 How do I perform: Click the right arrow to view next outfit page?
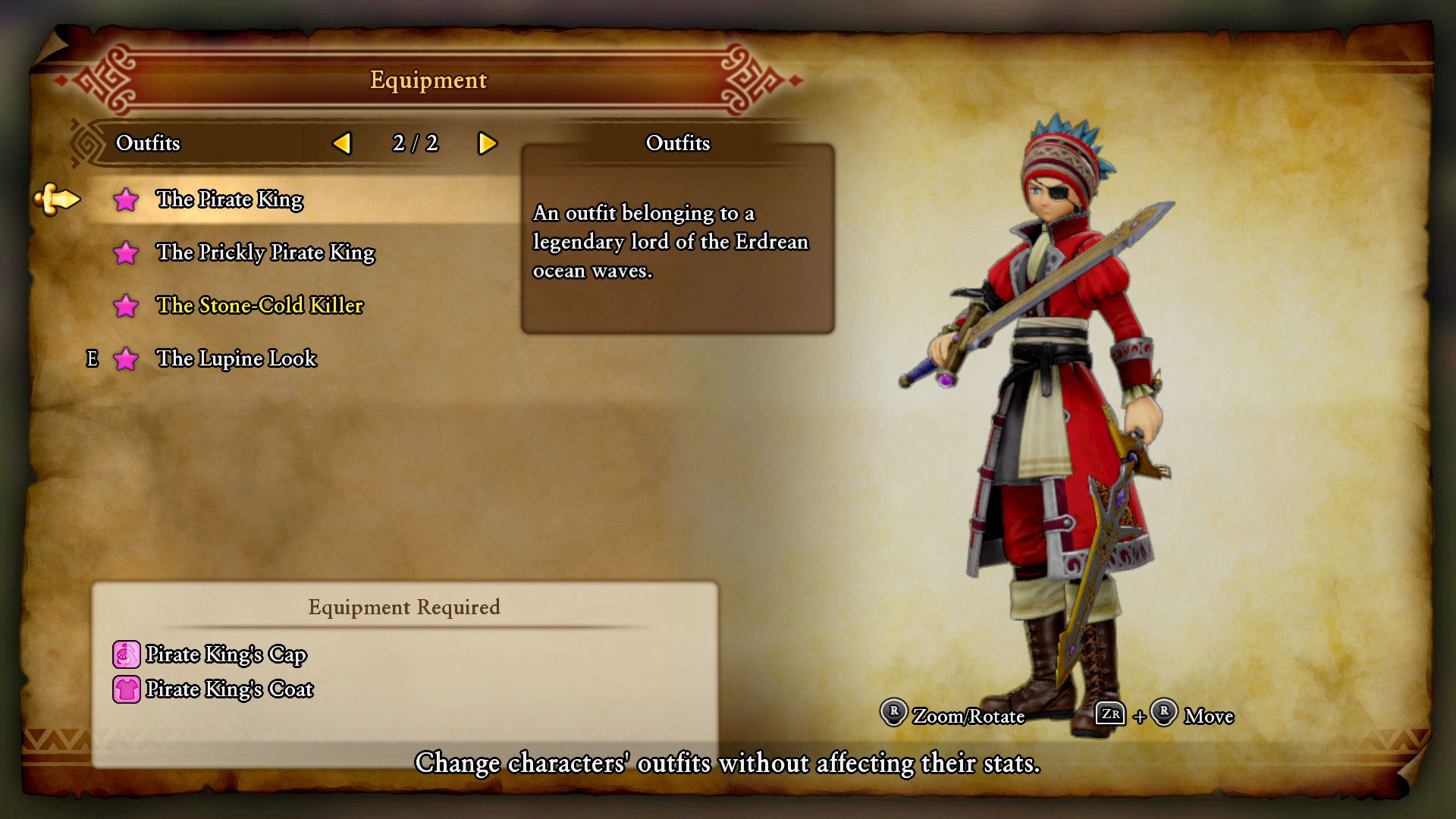pyautogui.click(x=488, y=143)
